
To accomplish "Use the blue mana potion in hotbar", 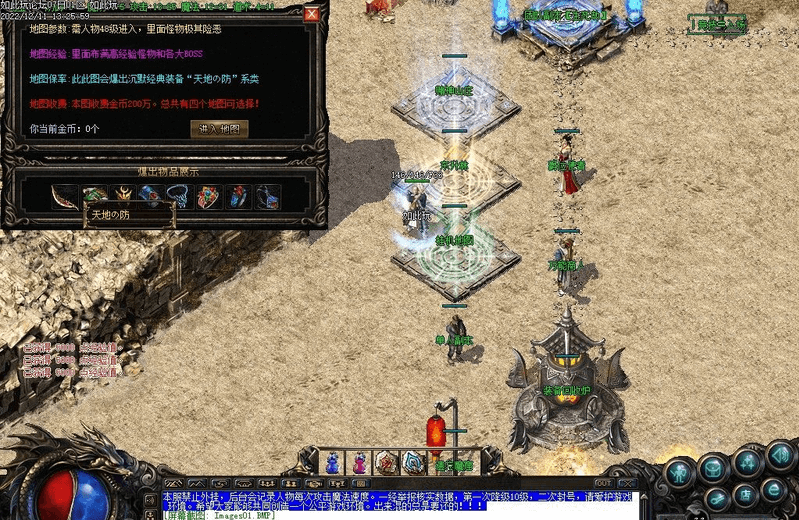I will [331, 462].
